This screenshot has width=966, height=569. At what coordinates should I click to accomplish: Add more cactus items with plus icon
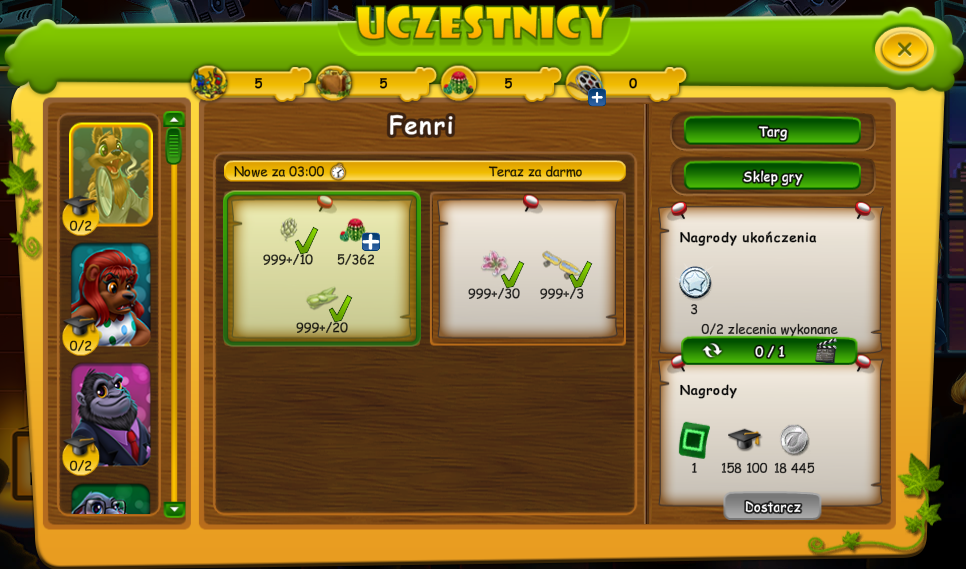[371, 242]
